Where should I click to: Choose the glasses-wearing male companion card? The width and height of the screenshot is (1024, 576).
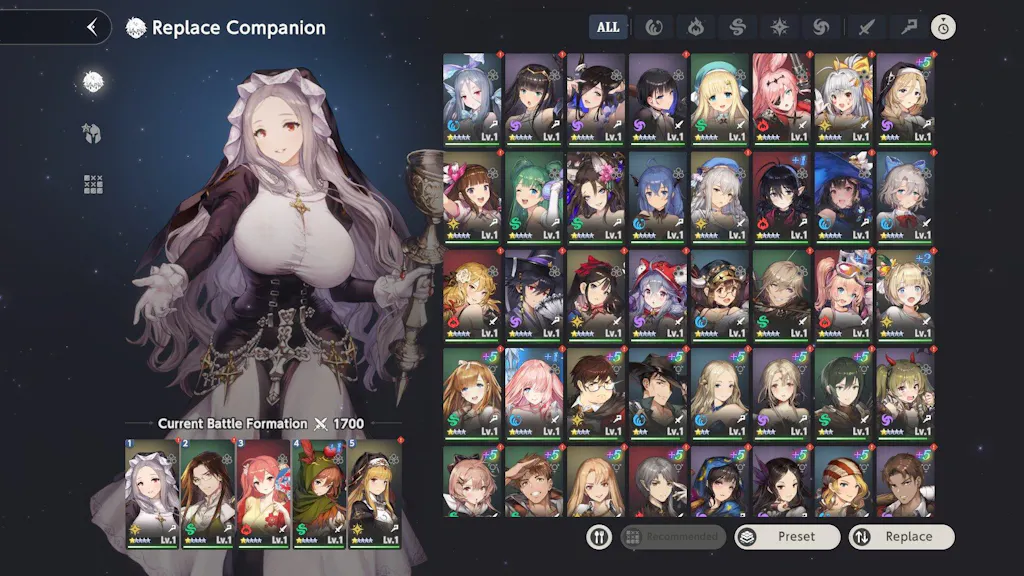[596, 392]
